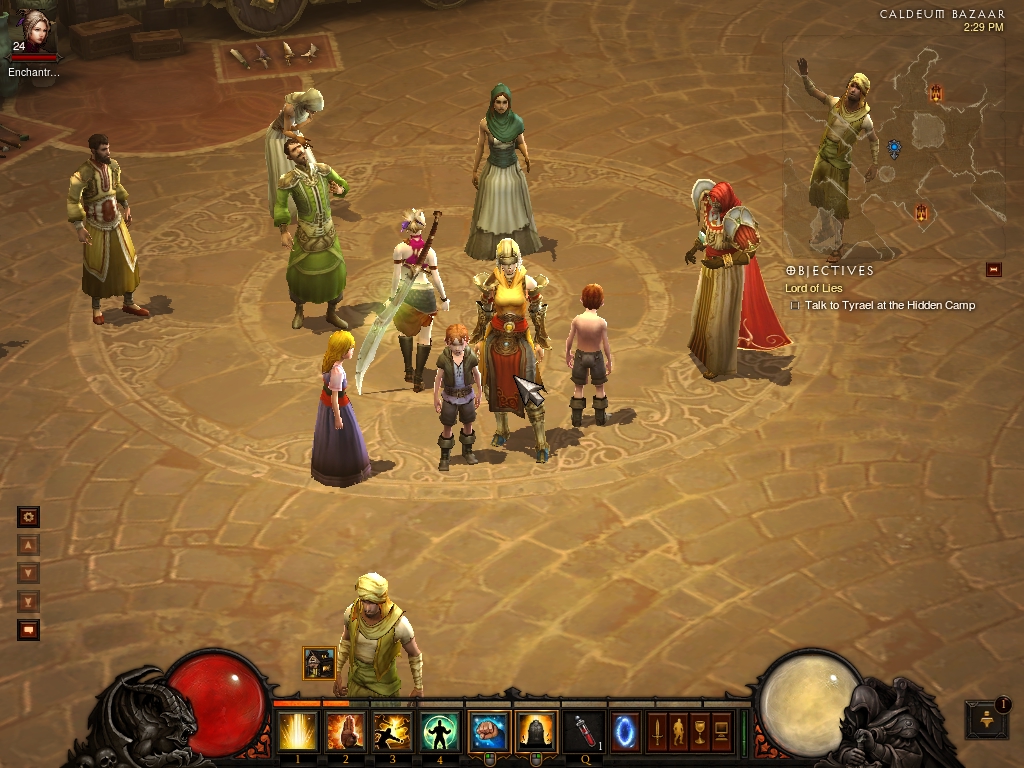Toggle the chat speech bubble button
Screen dimensions: 1024x768
pyautogui.click(x=28, y=630)
